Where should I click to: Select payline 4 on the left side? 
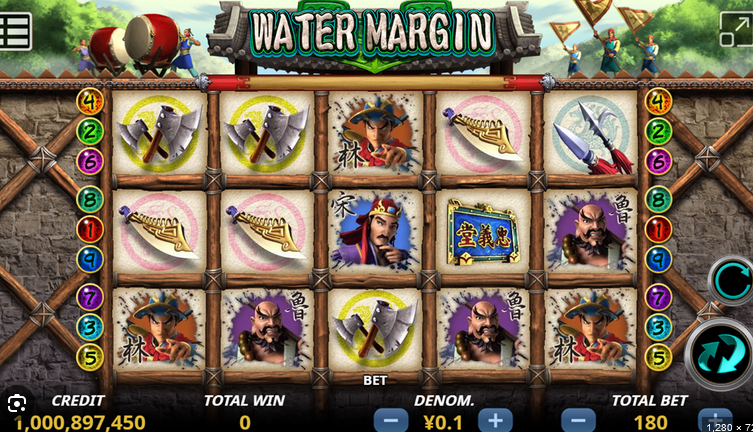tap(91, 101)
